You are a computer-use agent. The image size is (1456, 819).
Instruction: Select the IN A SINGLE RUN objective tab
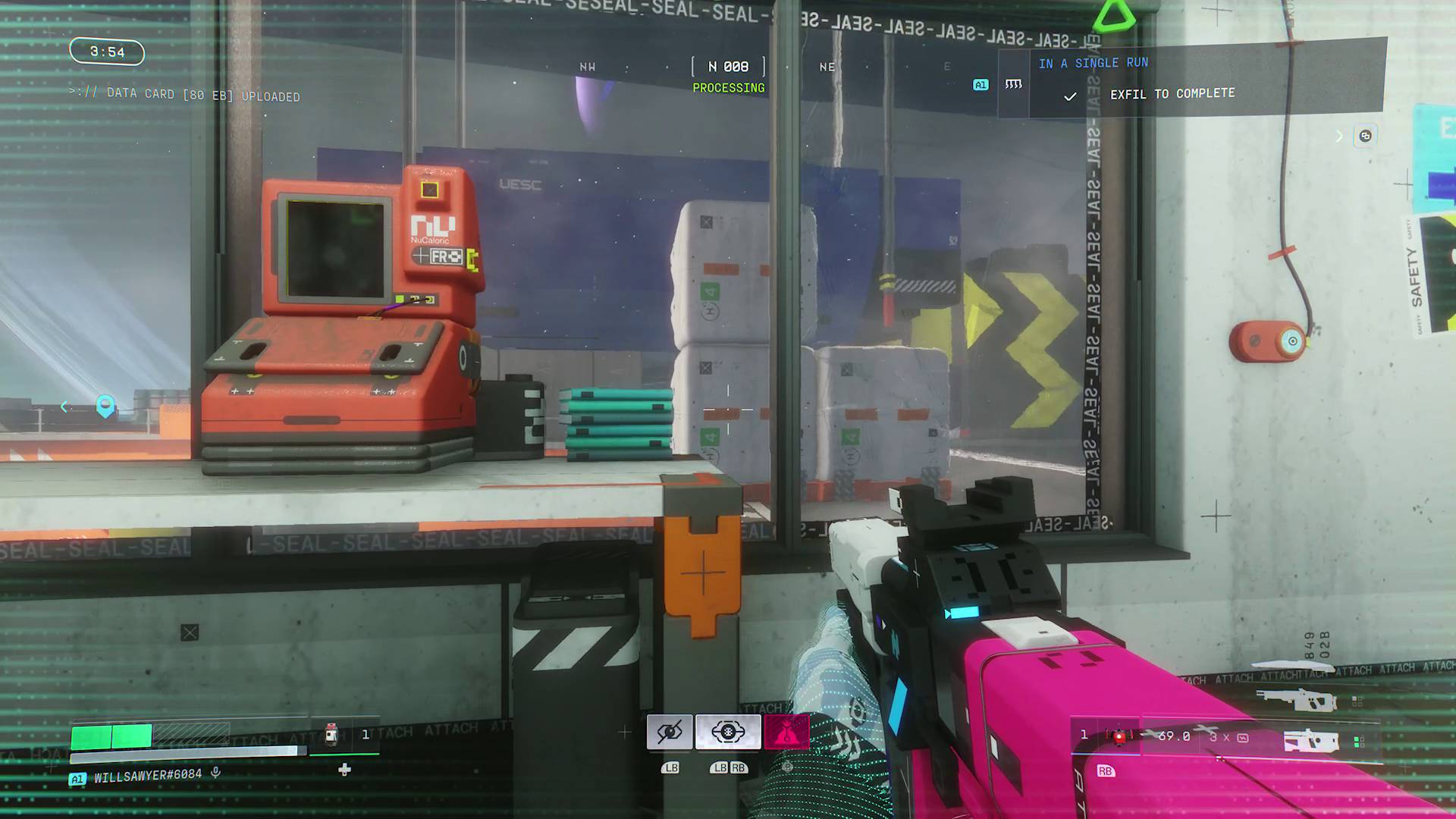[1093, 63]
